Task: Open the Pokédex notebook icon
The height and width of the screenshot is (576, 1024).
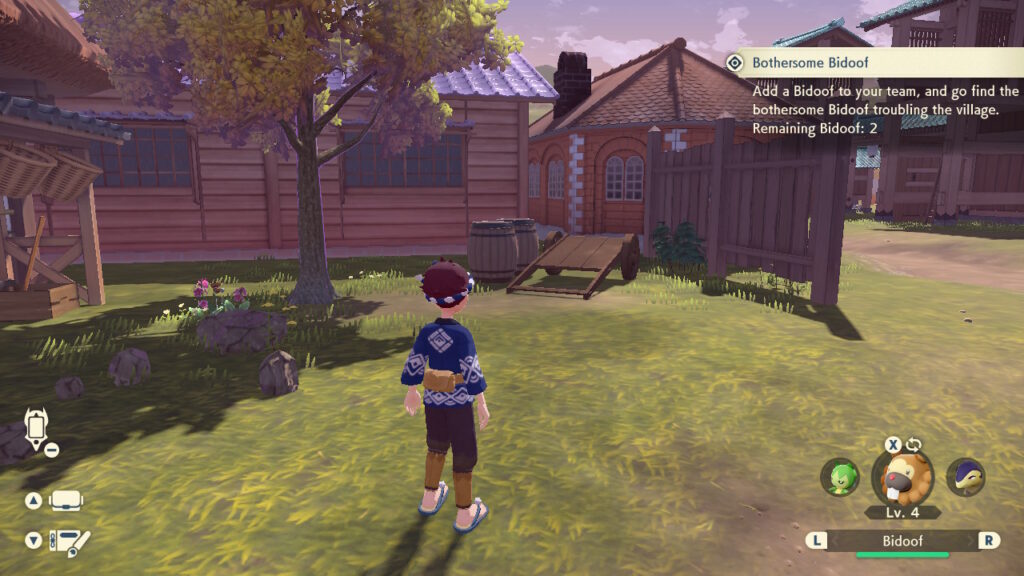Action: [x=70, y=541]
